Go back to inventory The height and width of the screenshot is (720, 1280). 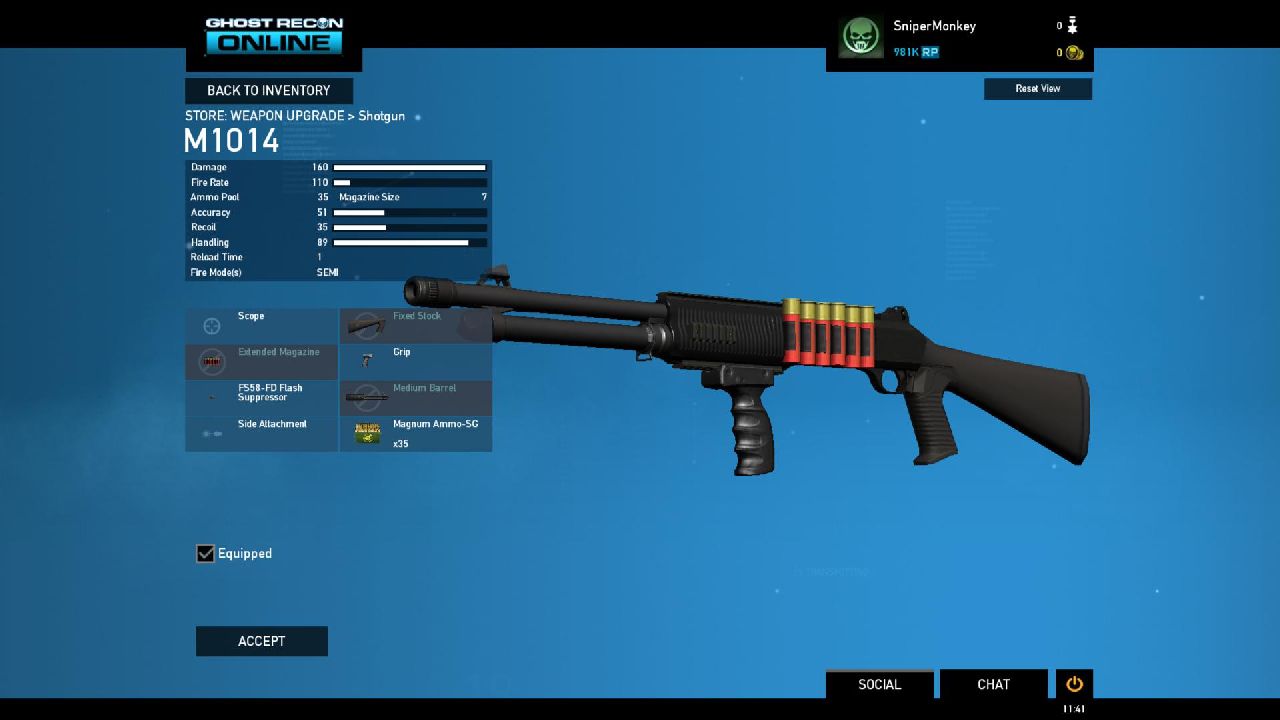point(268,91)
